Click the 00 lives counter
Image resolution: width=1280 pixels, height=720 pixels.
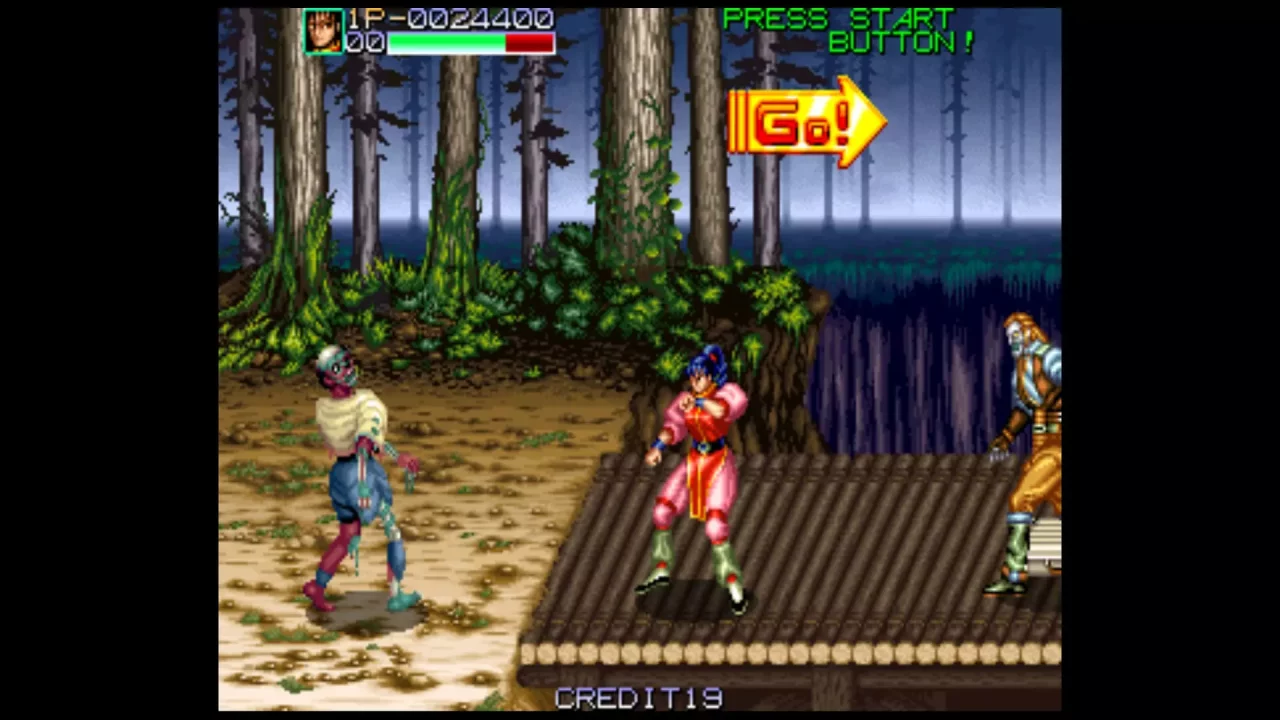coord(366,42)
